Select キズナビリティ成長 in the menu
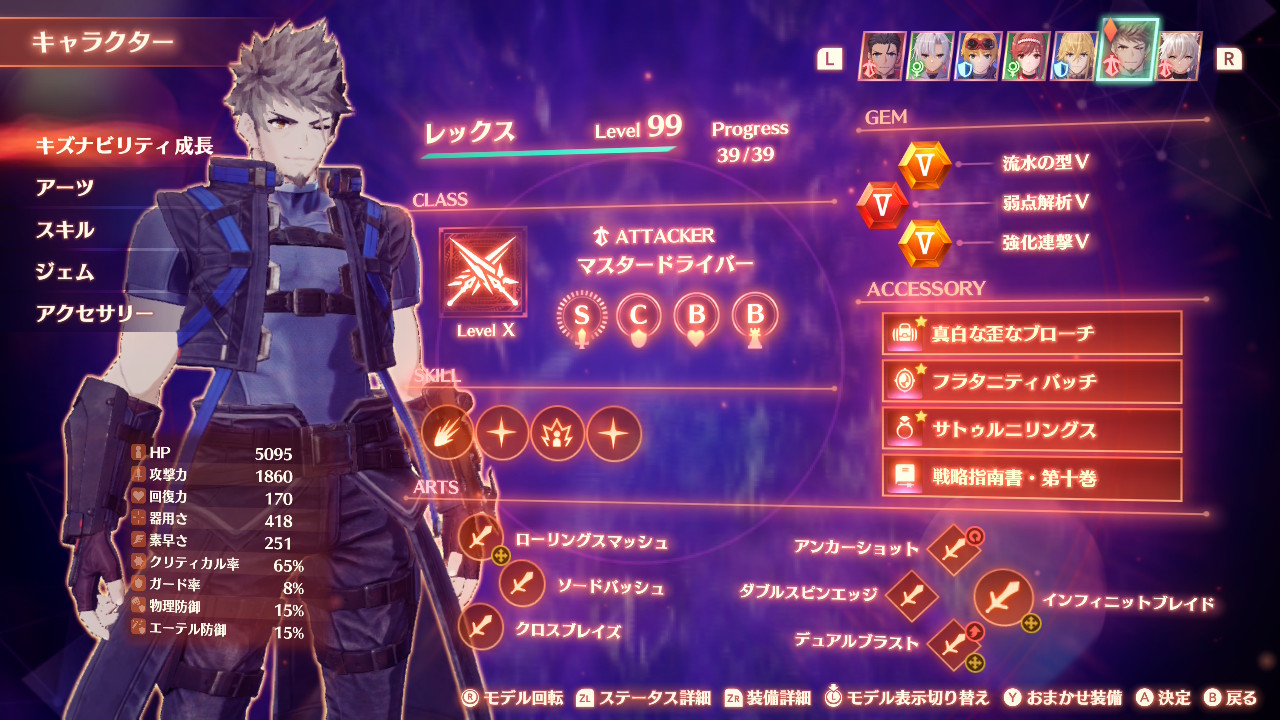The height and width of the screenshot is (720, 1280). (x=124, y=146)
